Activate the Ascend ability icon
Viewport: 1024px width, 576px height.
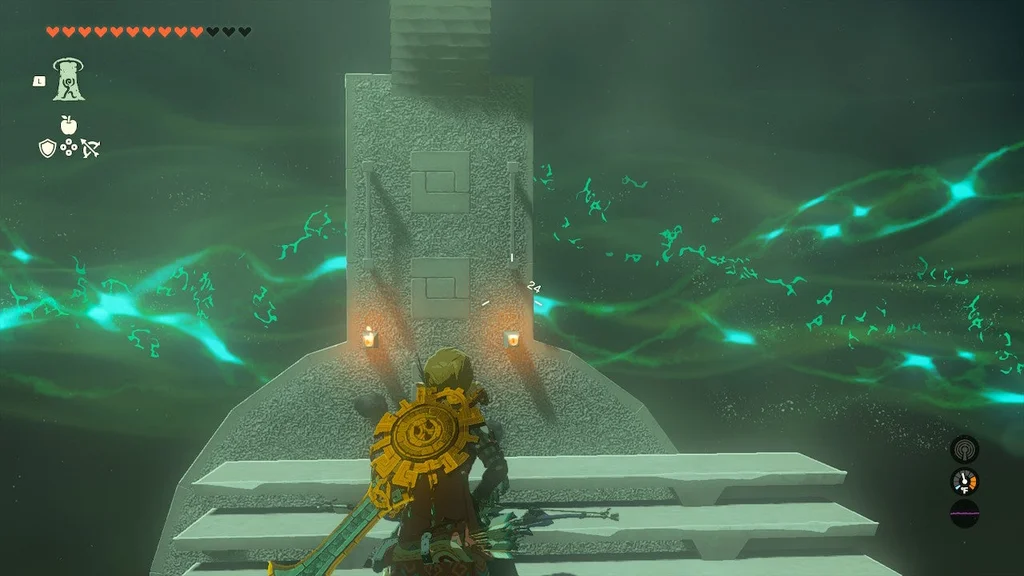(68, 79)
